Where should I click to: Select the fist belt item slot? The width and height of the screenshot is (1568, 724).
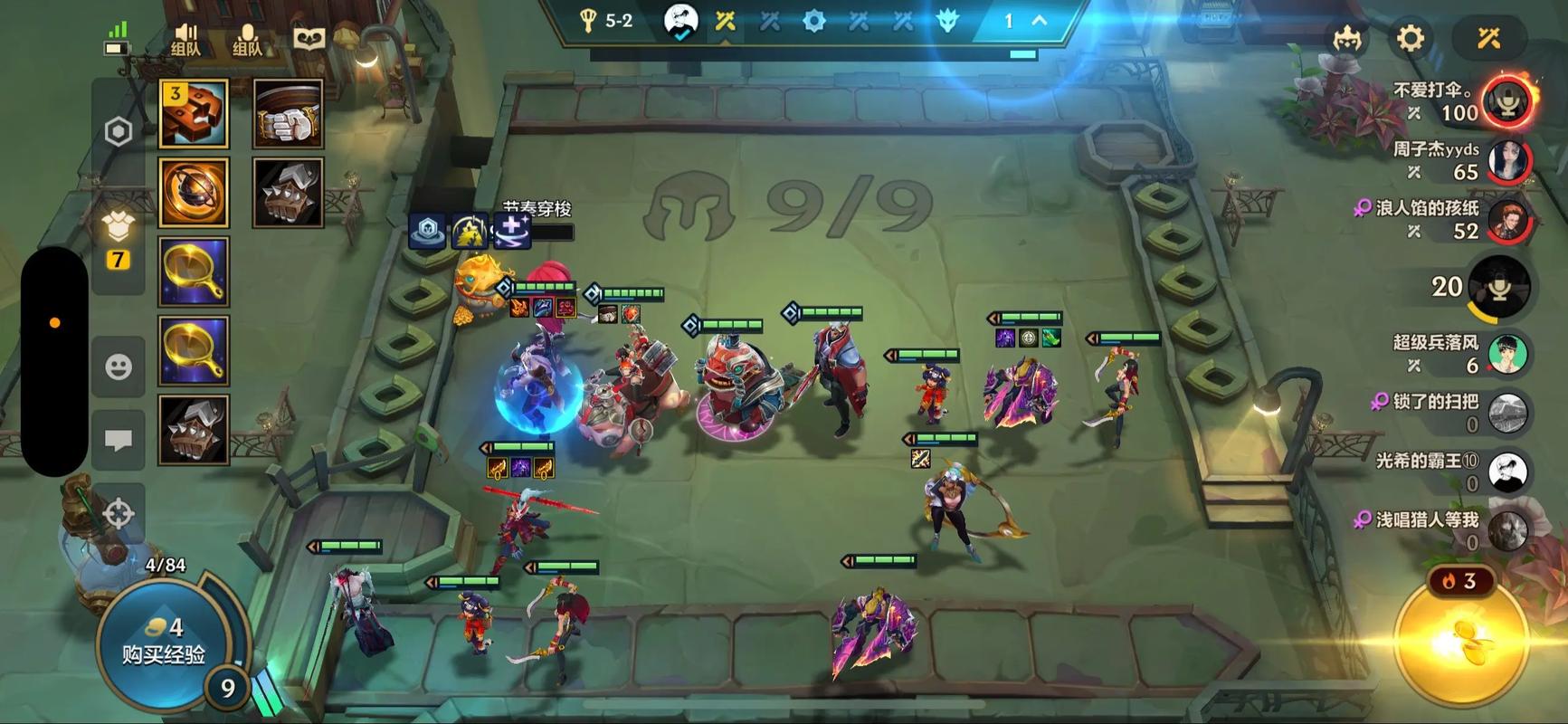[288, 113]
